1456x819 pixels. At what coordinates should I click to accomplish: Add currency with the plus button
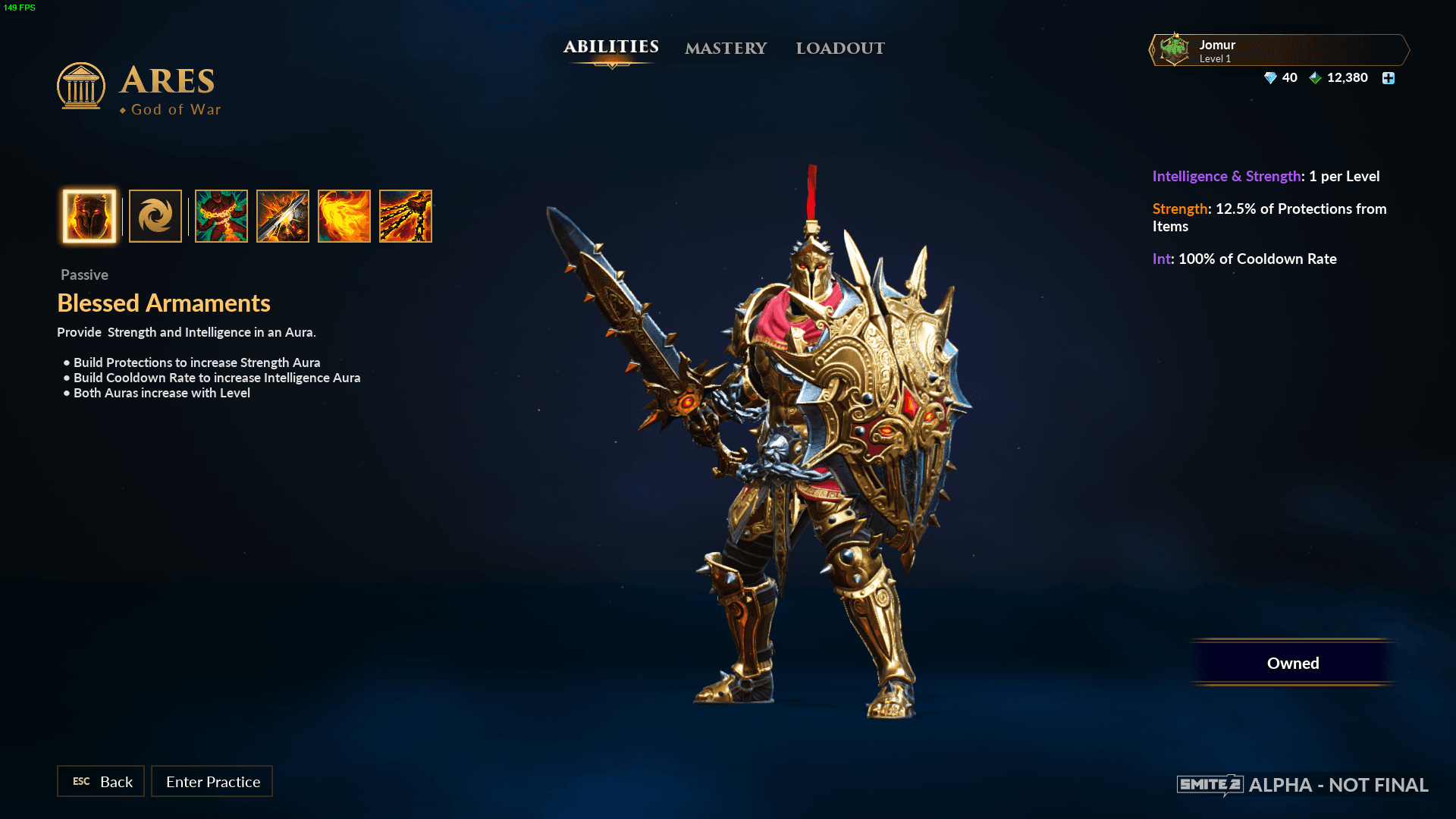(1389, 78)
